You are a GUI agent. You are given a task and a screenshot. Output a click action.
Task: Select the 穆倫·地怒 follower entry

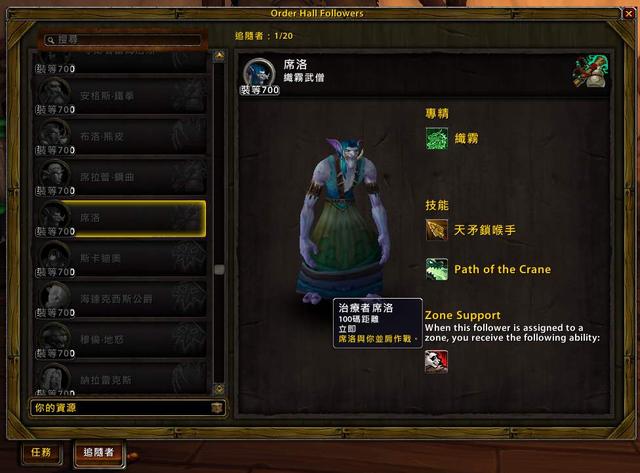click(x=120, y=337)
